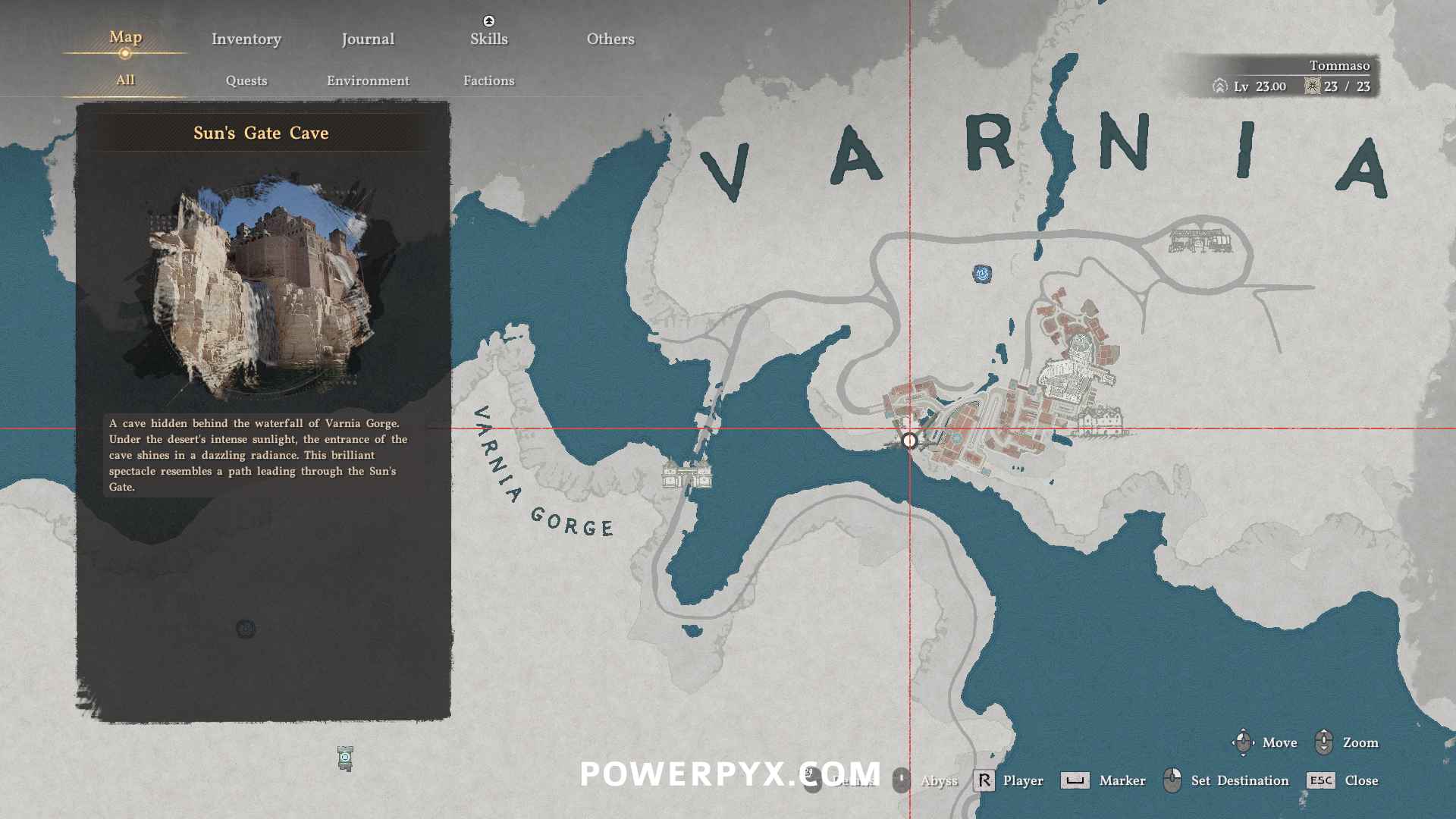1456x819 pixels.
Task: Select the Others tab
Action: pyautogui.click(x=610, y=39)
